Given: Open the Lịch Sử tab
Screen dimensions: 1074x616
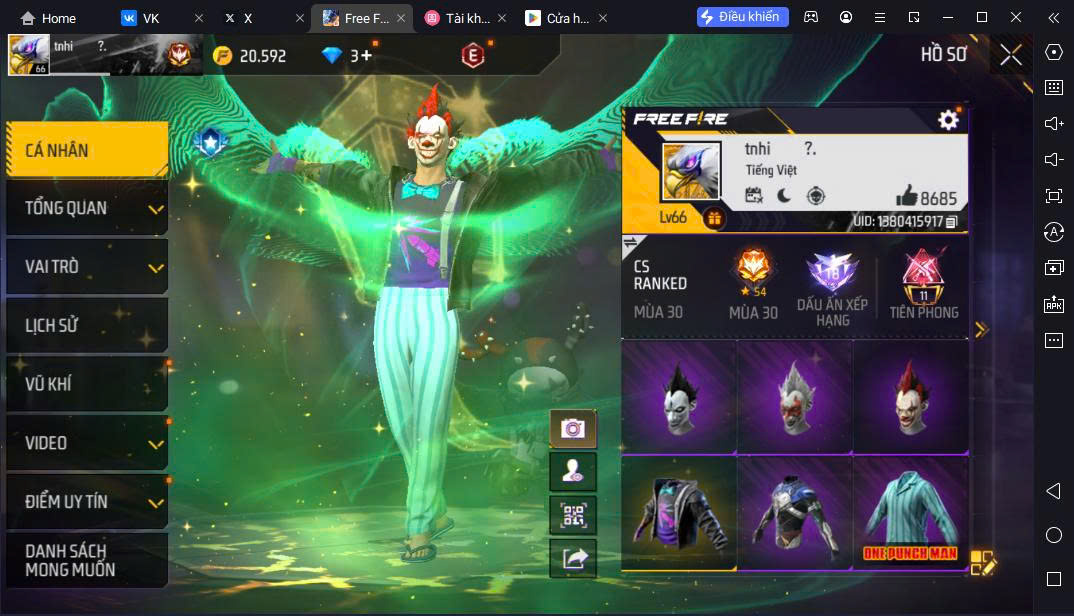Looking at the screenshot, I should [x=87, y=325].
